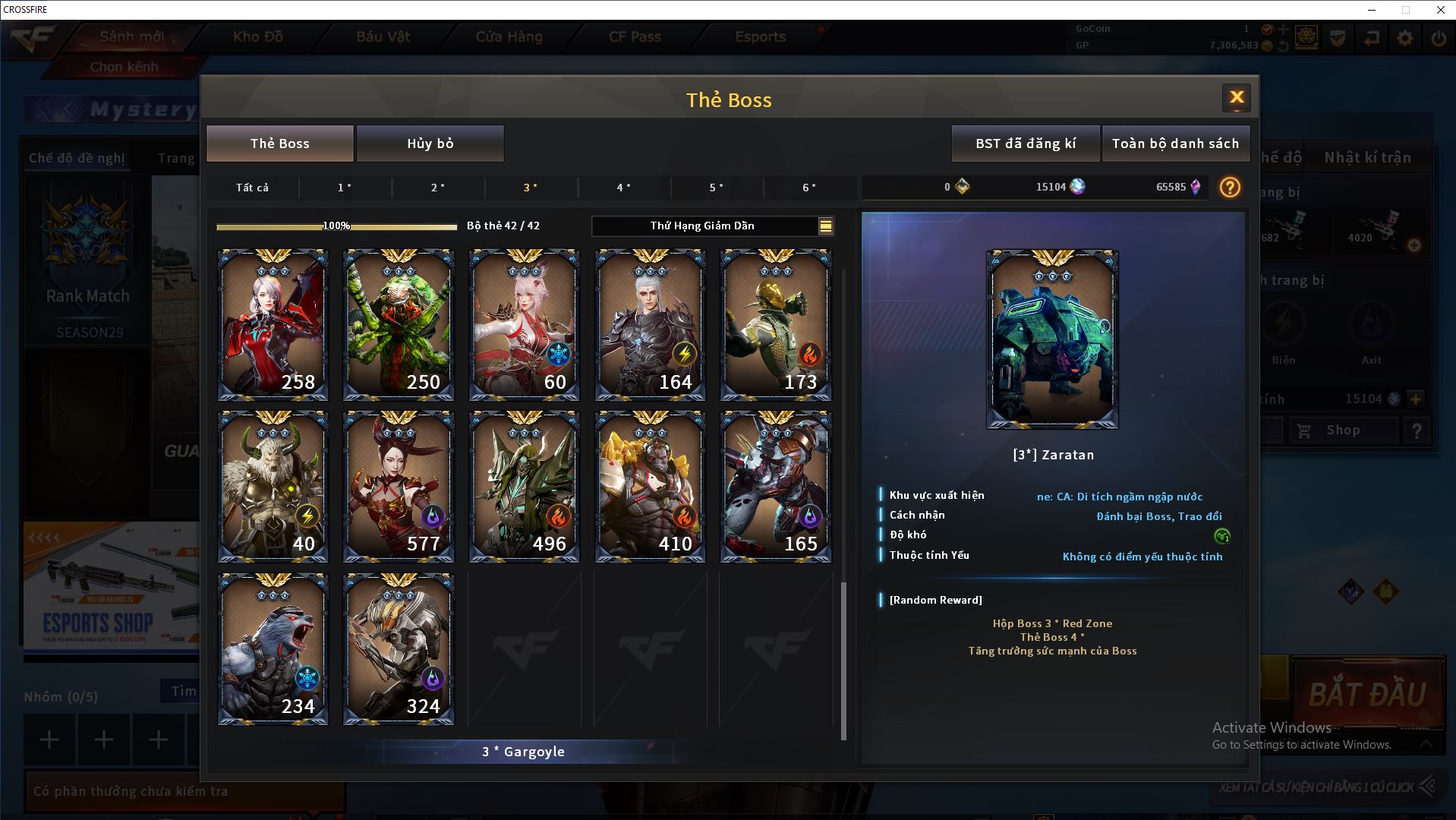The height and width of the screenshot is (820, 1456).
Task: Close the Thẻ Boss window
Action: click(x=1236, y=97)
